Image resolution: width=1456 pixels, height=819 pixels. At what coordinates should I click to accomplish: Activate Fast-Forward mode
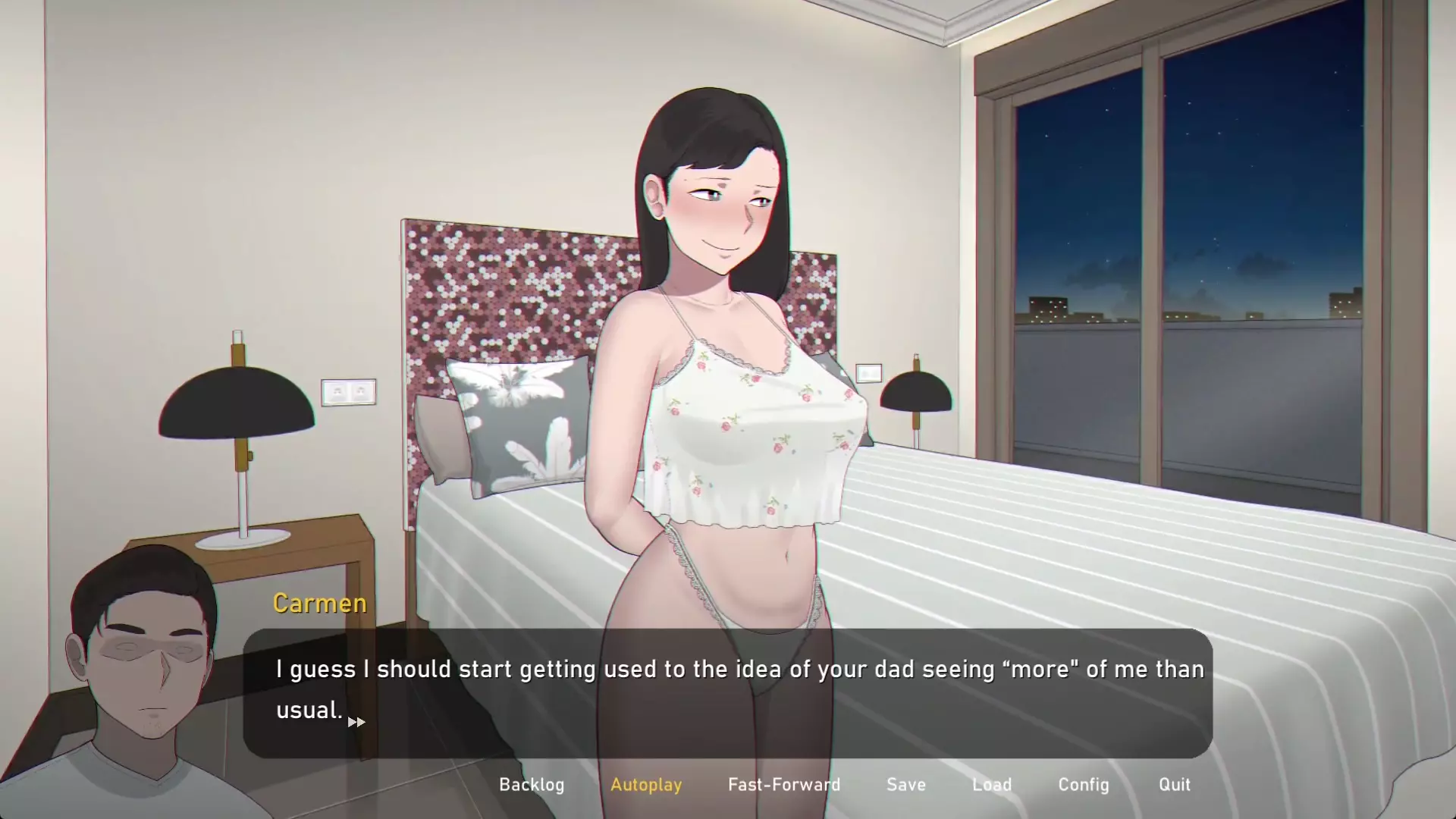pos(784,785)
